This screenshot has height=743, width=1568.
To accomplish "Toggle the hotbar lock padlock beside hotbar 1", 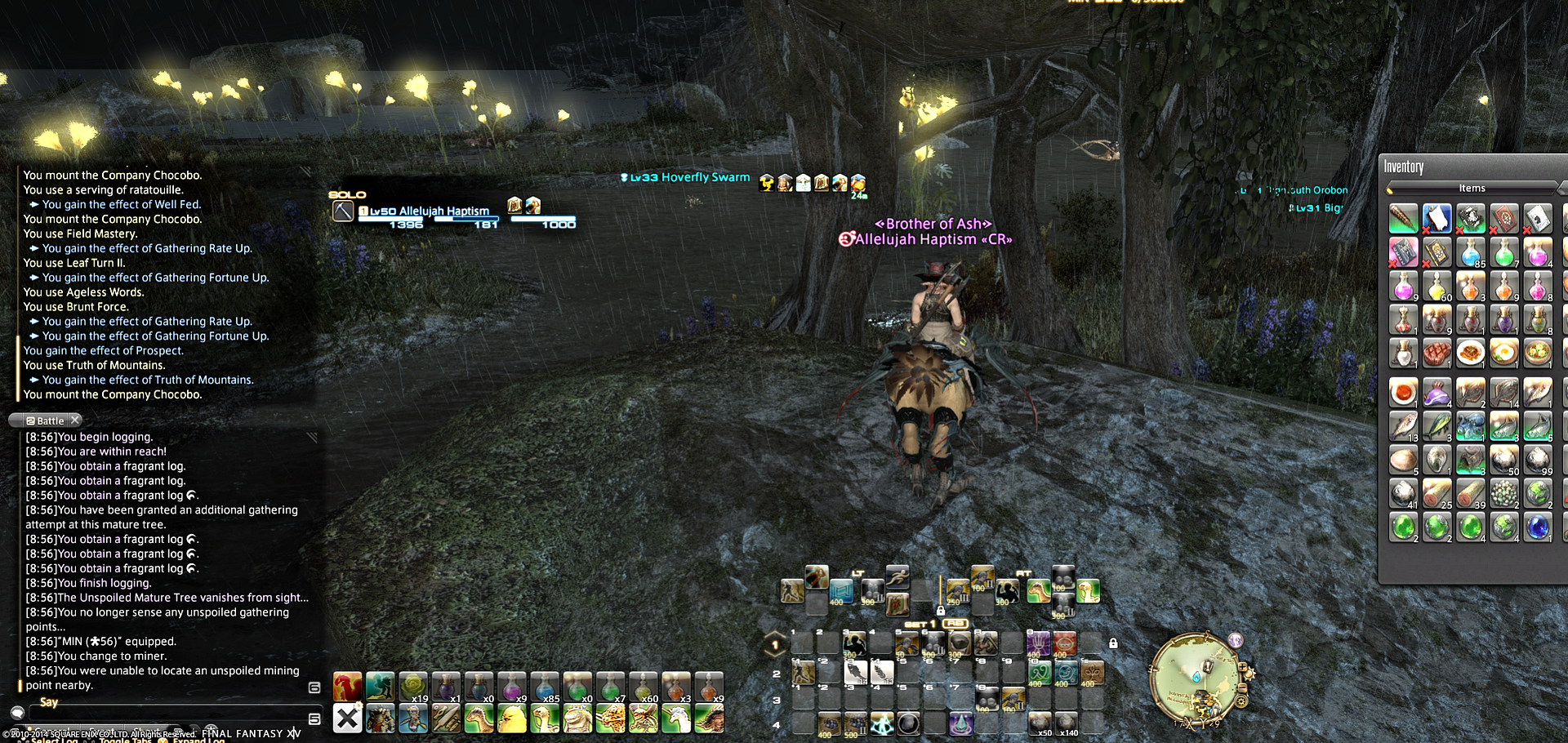I will click(x=1113, y=643).
